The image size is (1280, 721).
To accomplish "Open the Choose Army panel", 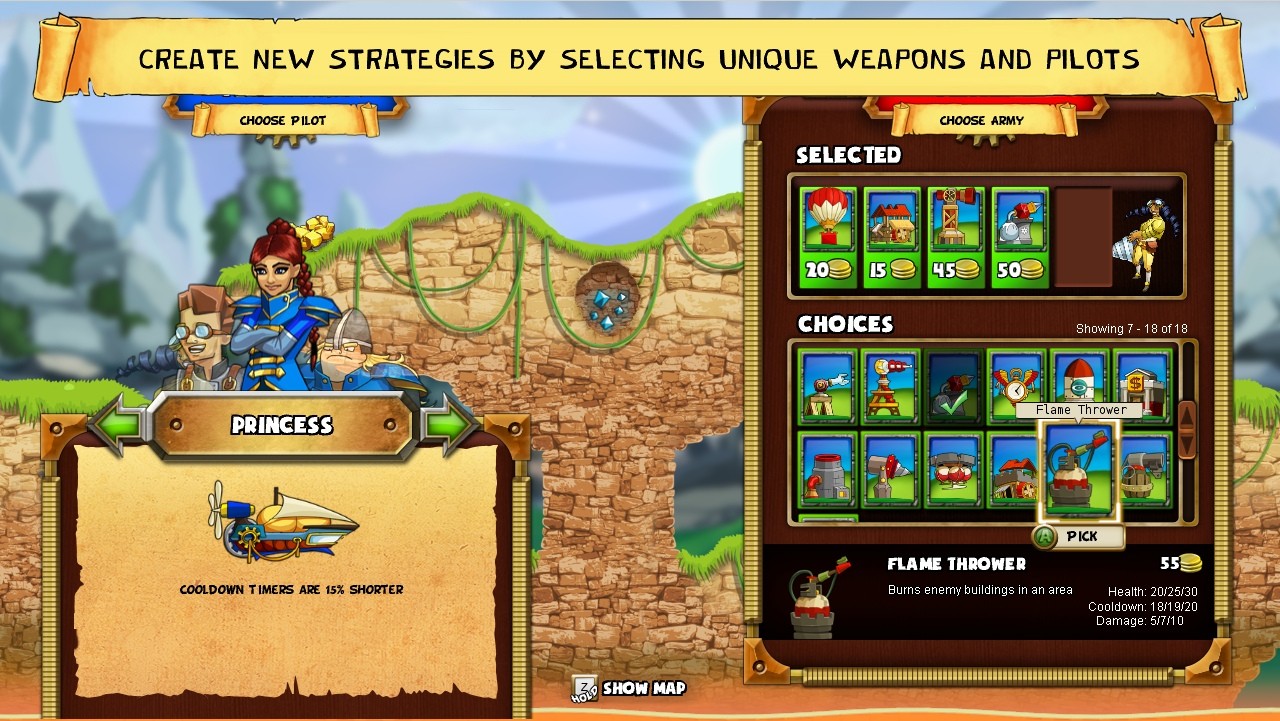I will pyautogui.click(x=983, y=118).
